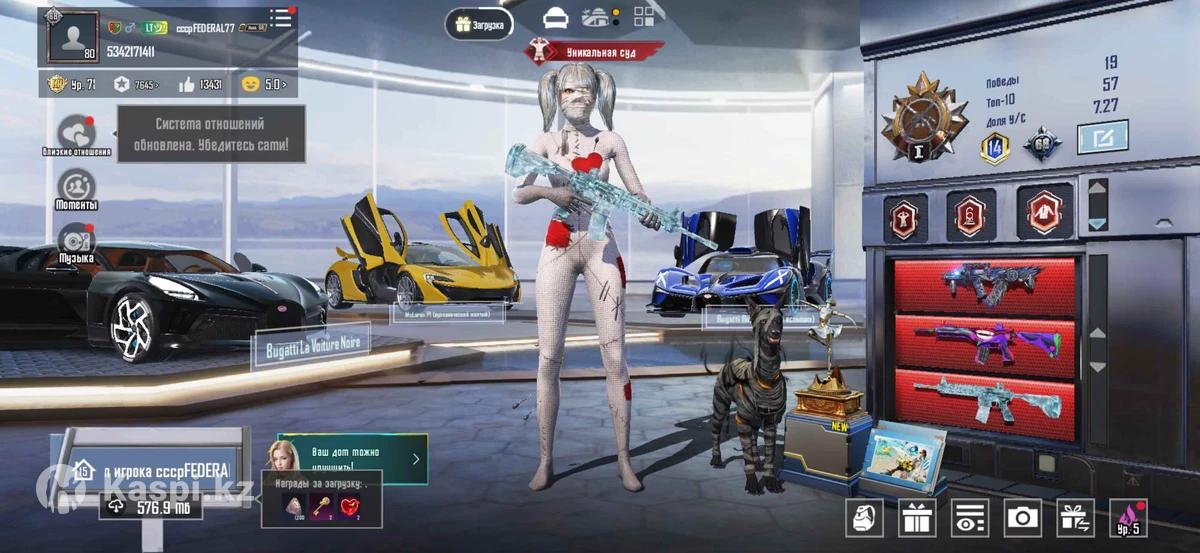Show likes via the thumbs-up 13431 counter
Viewport: 1200px width, 553px height.
tap(201, 85)
